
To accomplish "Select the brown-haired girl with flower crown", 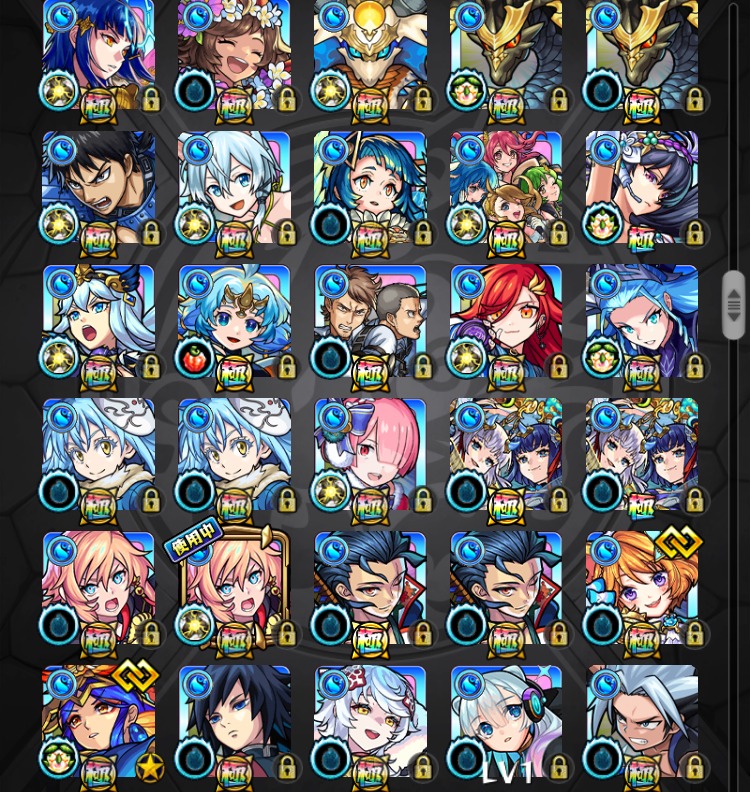I will coord(234,55).
